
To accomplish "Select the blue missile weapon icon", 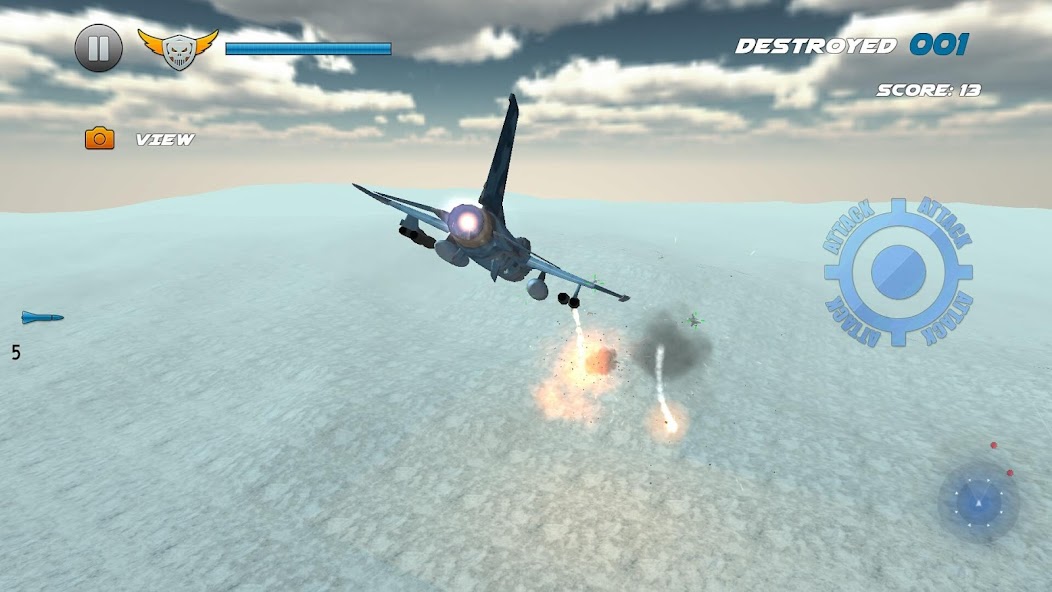I will tap(42, 318).
